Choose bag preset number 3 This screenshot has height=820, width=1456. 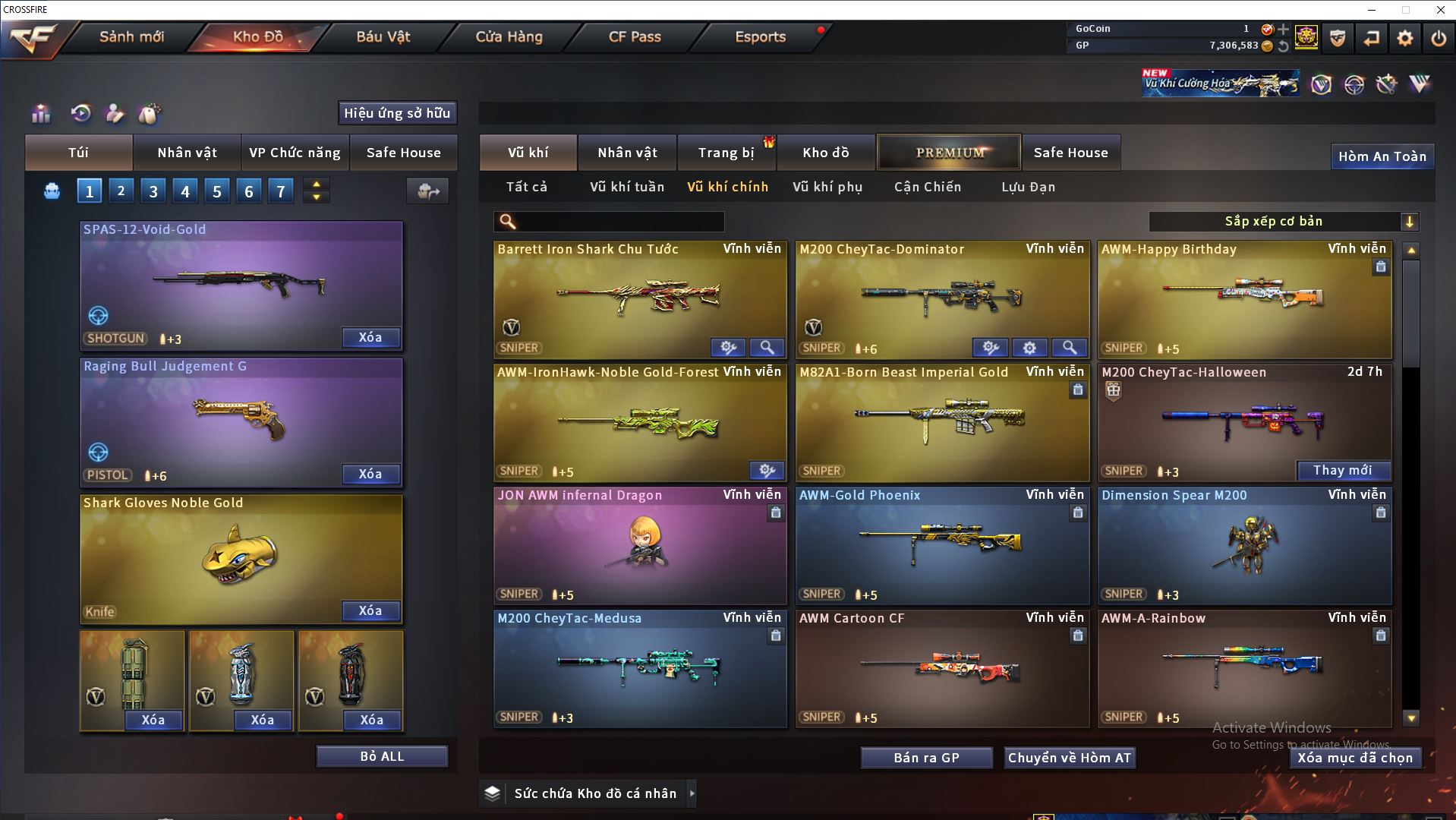(x=153, y=191)
